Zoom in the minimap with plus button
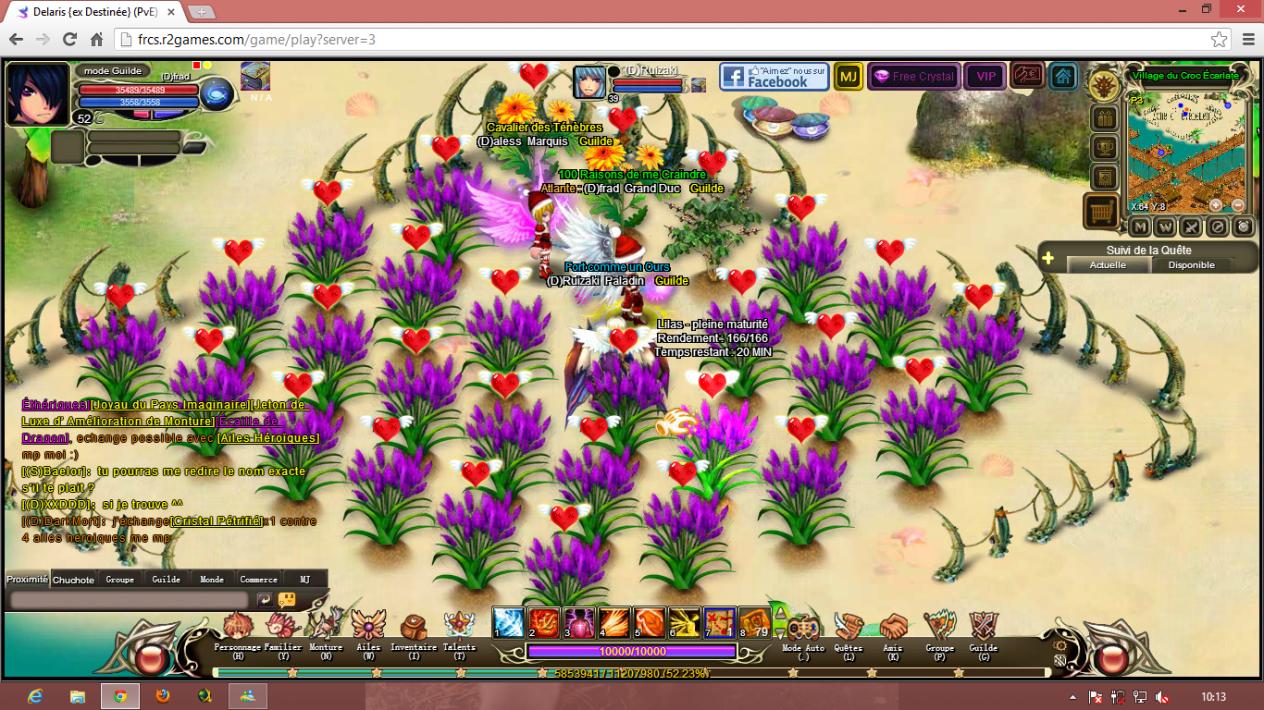 click(1216, 205)
